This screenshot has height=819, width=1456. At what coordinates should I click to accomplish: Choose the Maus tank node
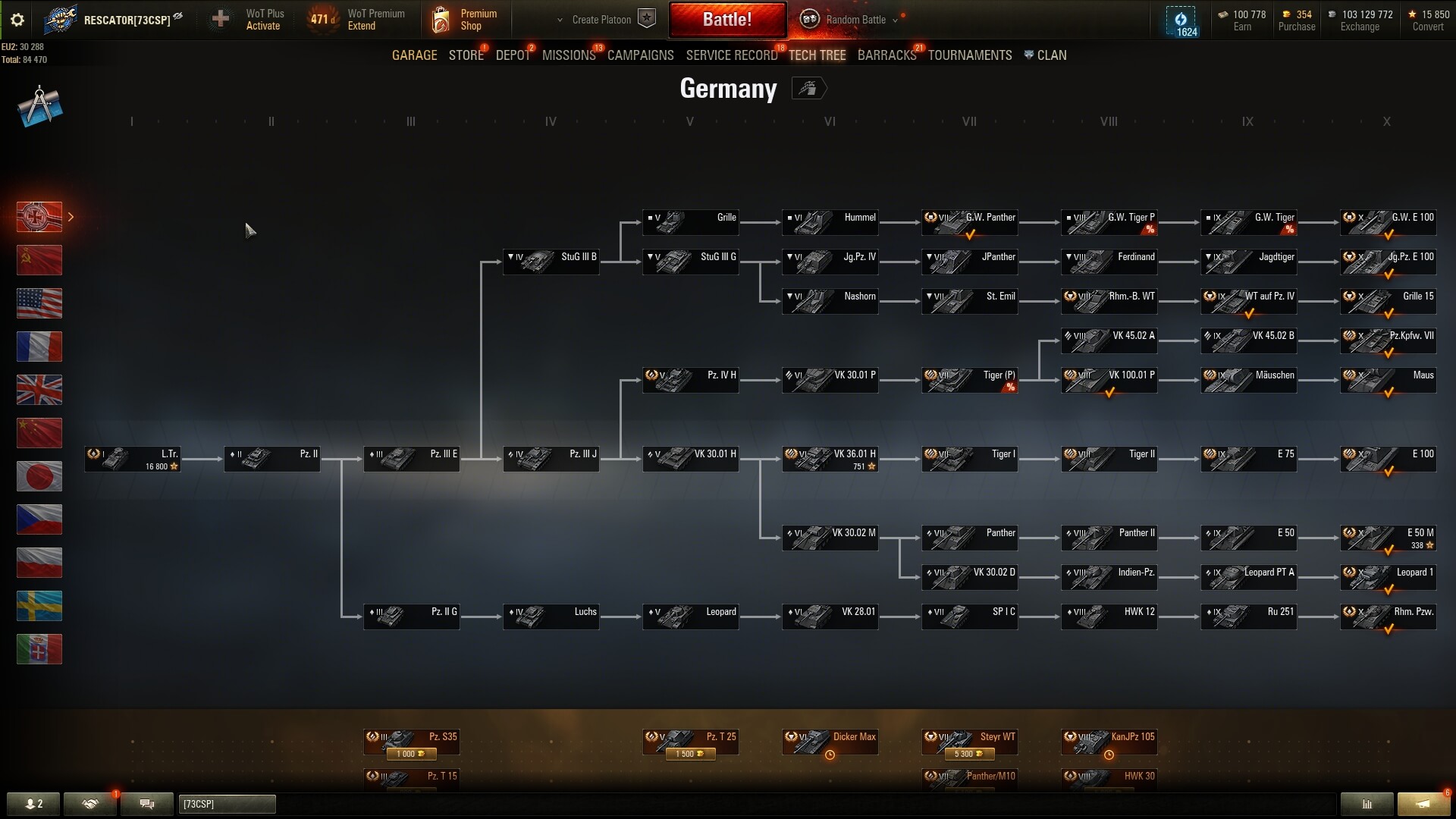pyautogui.click(x=1388, y=379)
